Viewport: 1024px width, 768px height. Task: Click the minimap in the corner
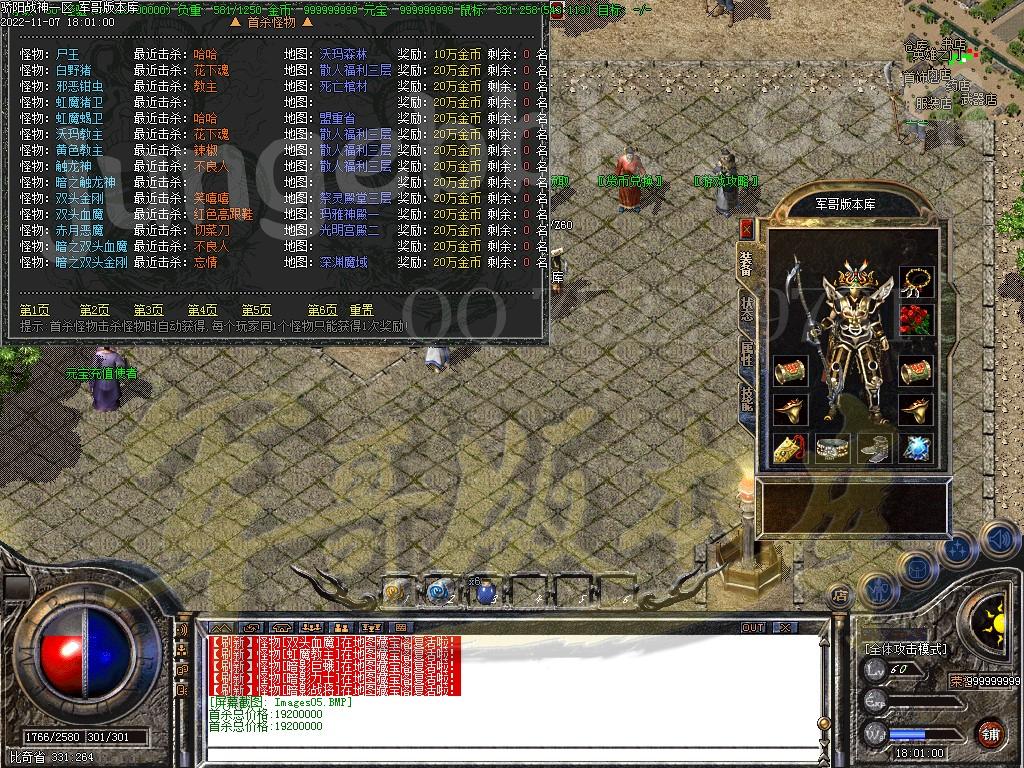[958, 60]
